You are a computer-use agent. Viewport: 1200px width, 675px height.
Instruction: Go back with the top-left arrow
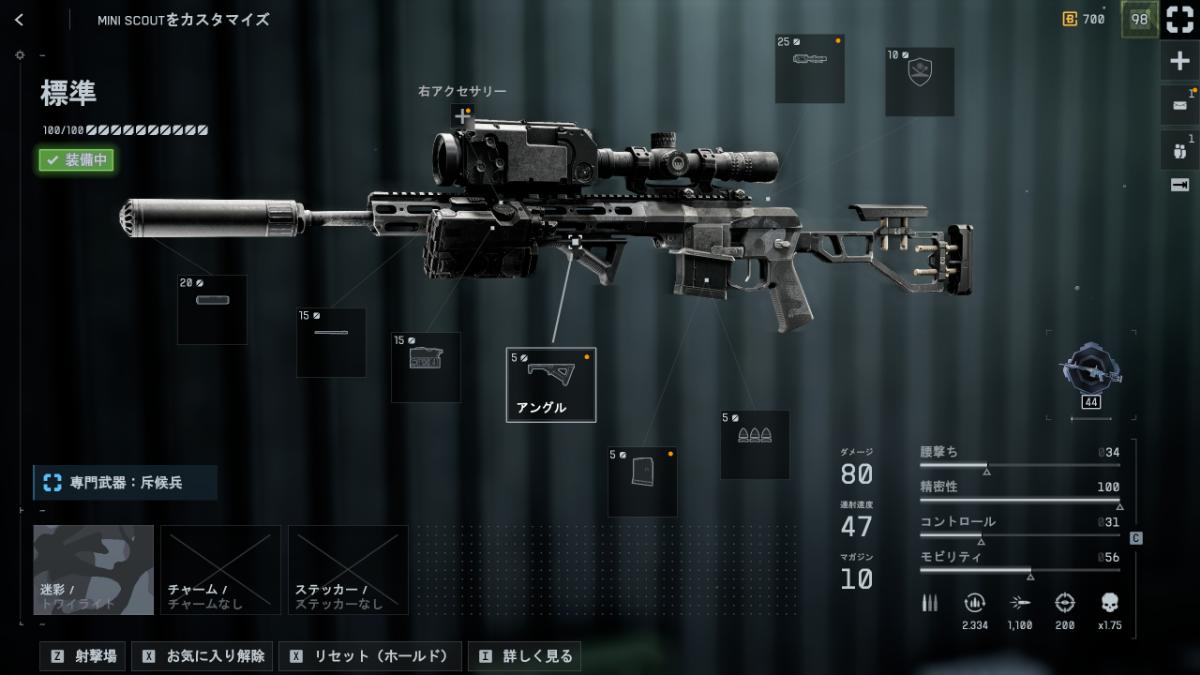tap(19, 20)
